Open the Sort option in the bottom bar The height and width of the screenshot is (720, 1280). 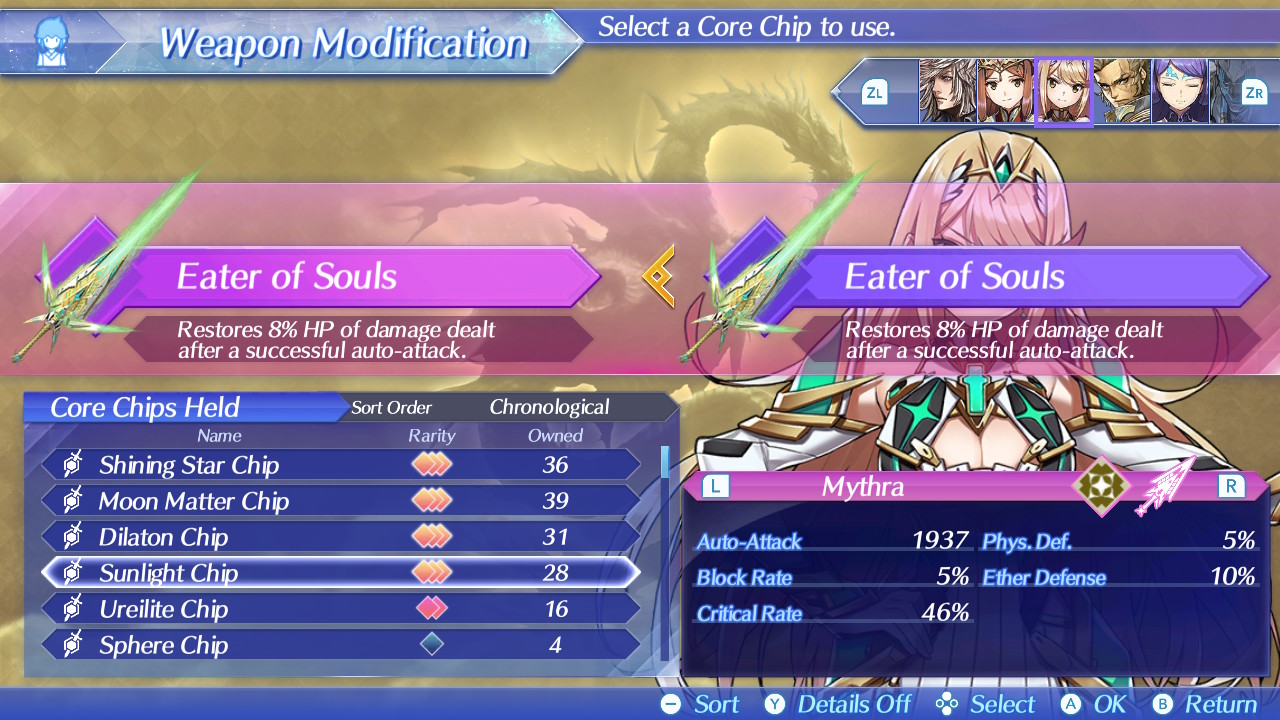coord(701,704)
